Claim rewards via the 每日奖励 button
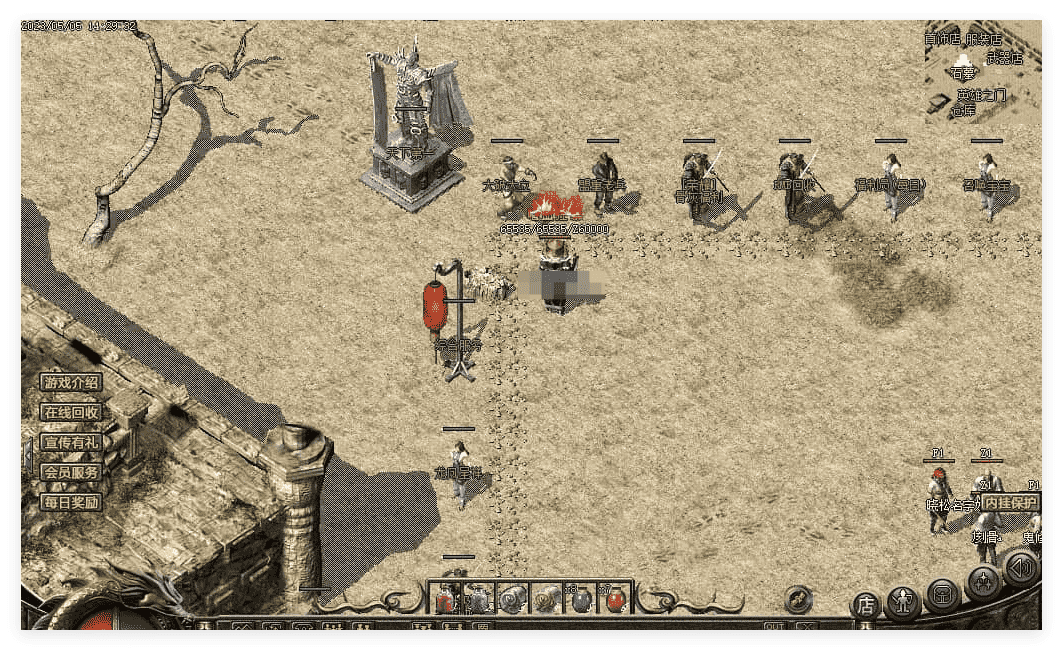The height and width of the screenshot is (650, 1062). pyautogui.click(x=71, y=502)
